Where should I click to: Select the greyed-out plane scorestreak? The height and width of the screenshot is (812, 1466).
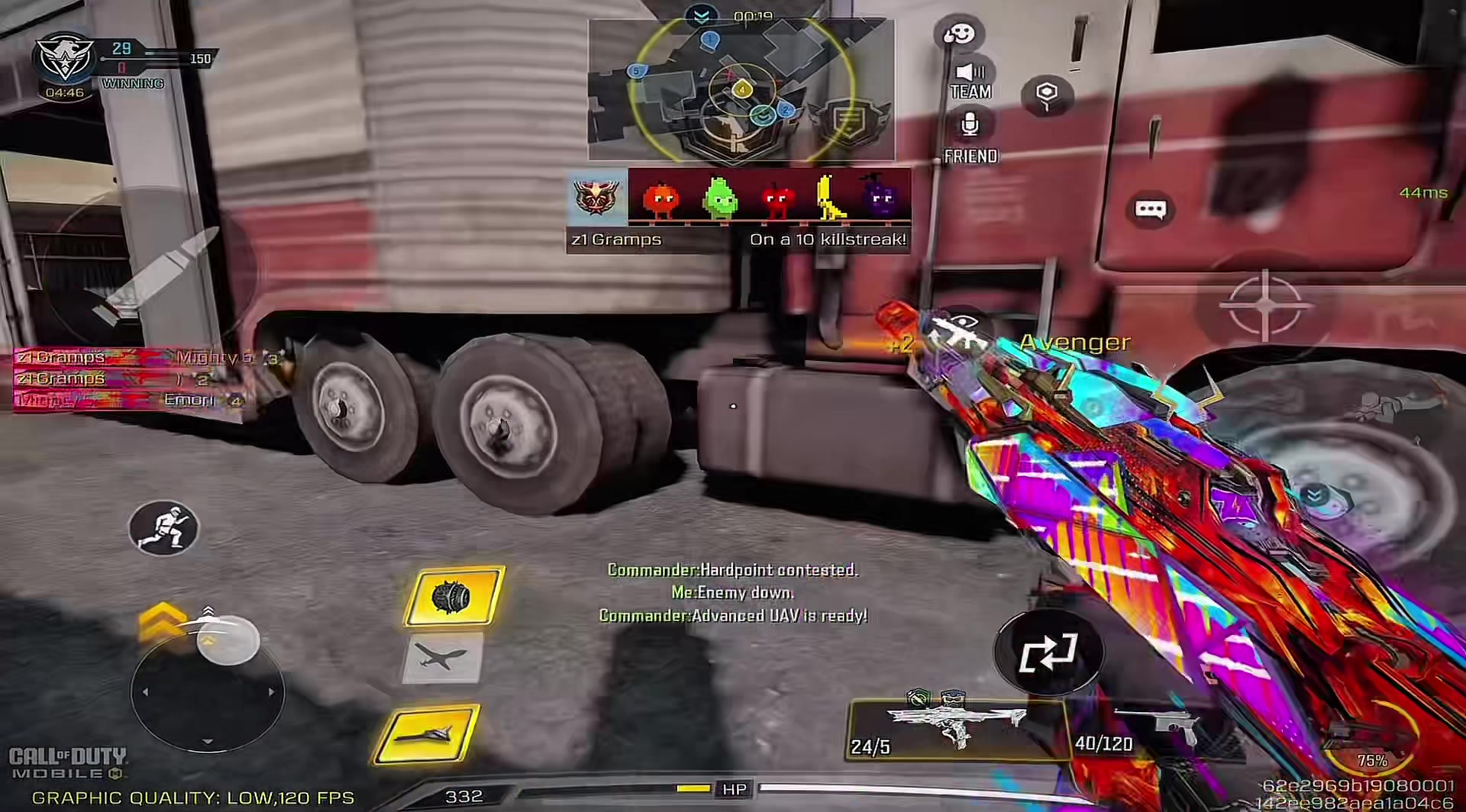click(x=443, y=657)
